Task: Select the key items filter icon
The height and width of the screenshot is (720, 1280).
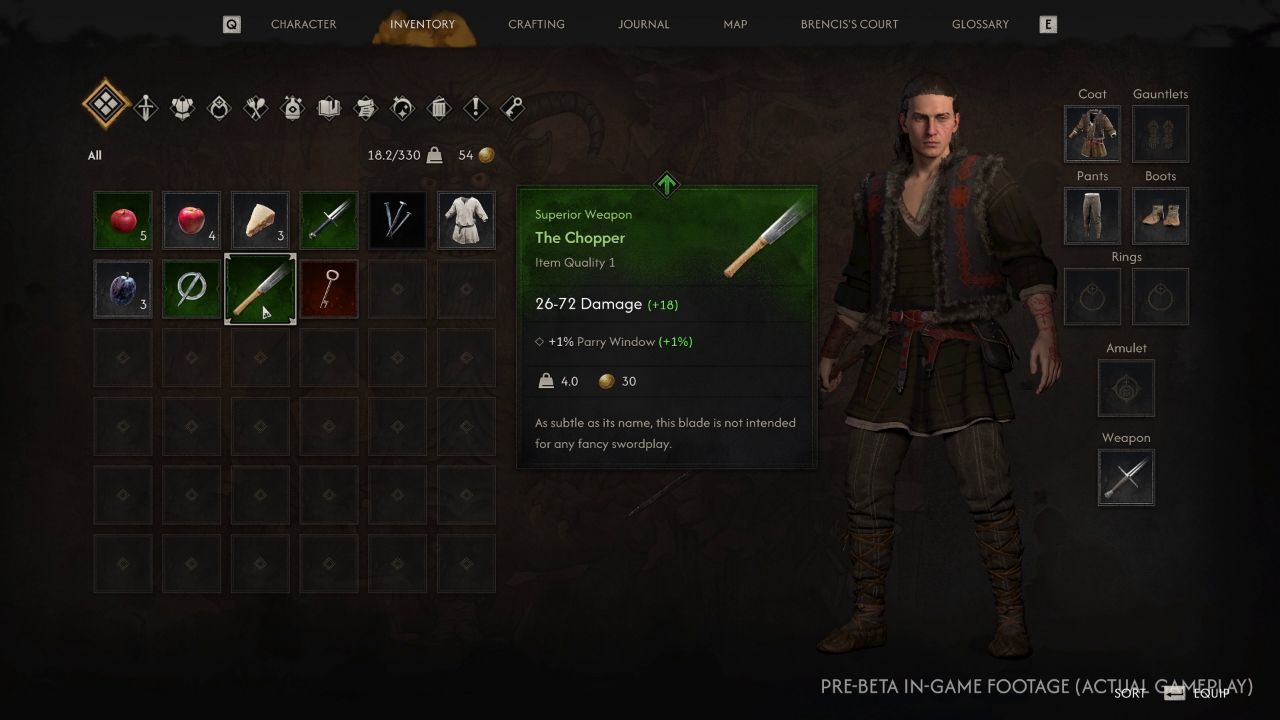Action: click(512, 108)
